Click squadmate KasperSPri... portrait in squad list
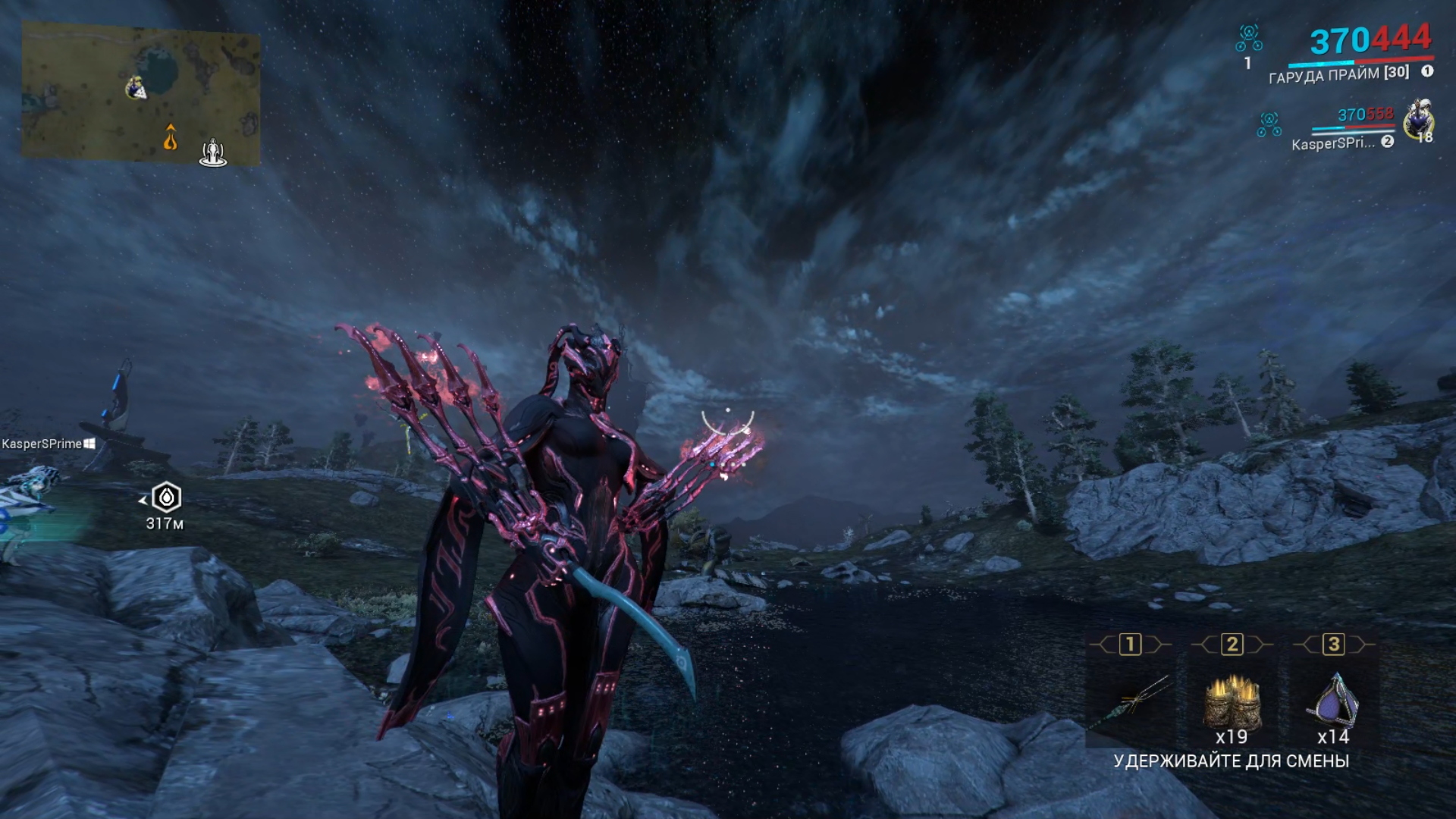 tap(1417, 121)
